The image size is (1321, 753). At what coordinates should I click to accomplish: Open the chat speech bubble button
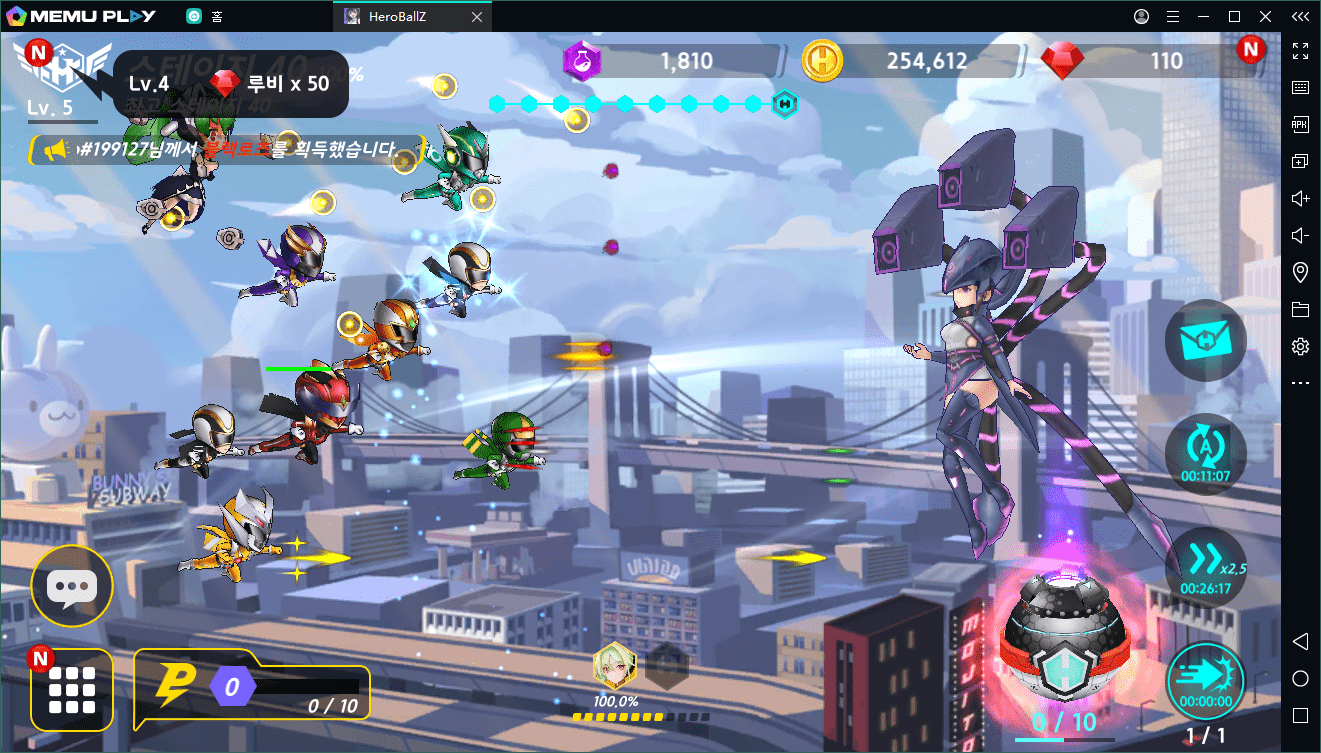(72, 587)
